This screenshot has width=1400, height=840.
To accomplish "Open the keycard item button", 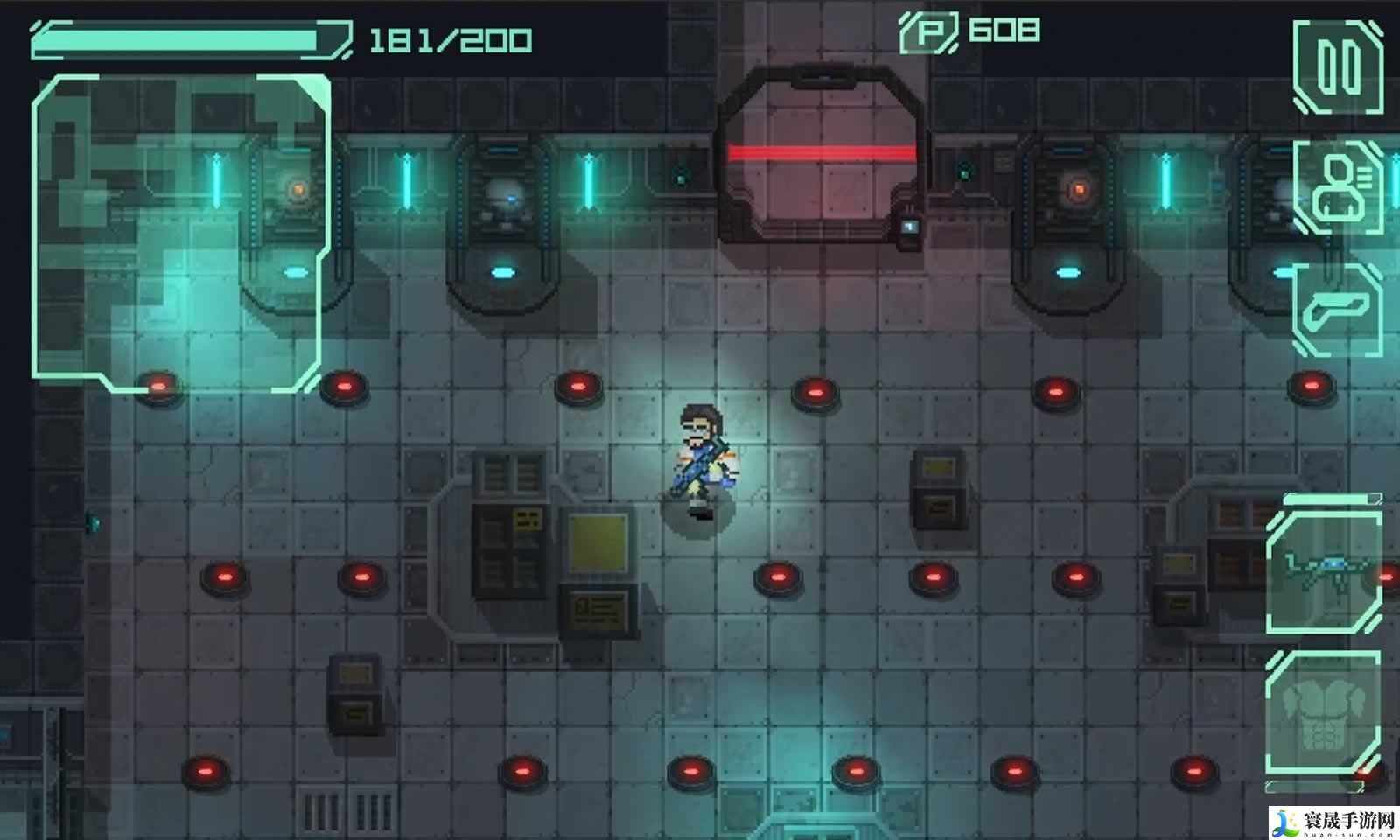I will click(x=1338, y=311).
